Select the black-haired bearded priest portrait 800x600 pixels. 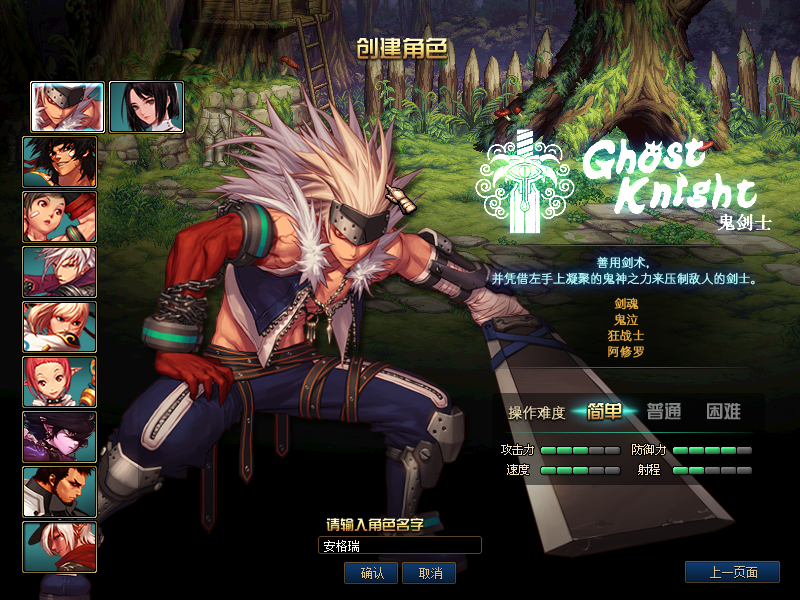pyautogui.click(x=60, y=492)
